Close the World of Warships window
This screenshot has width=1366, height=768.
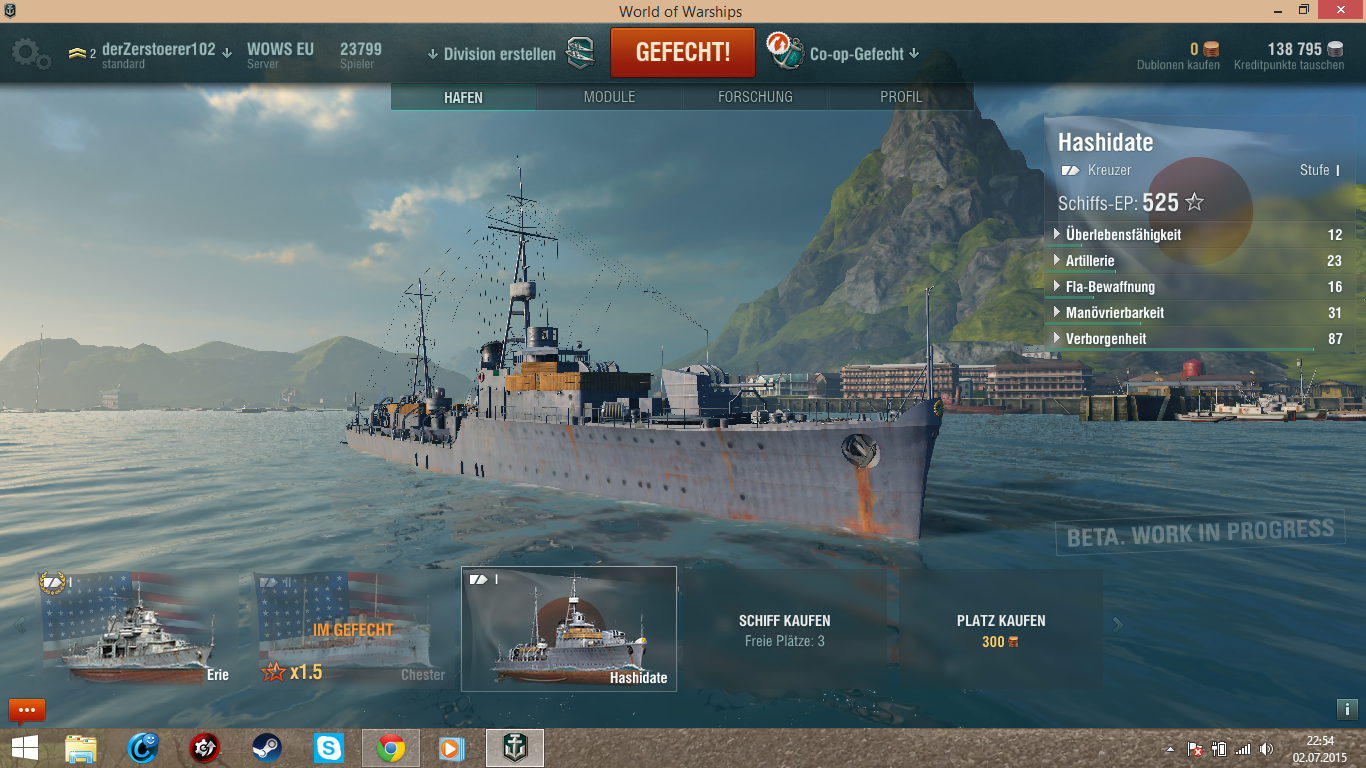[1338, 10]
